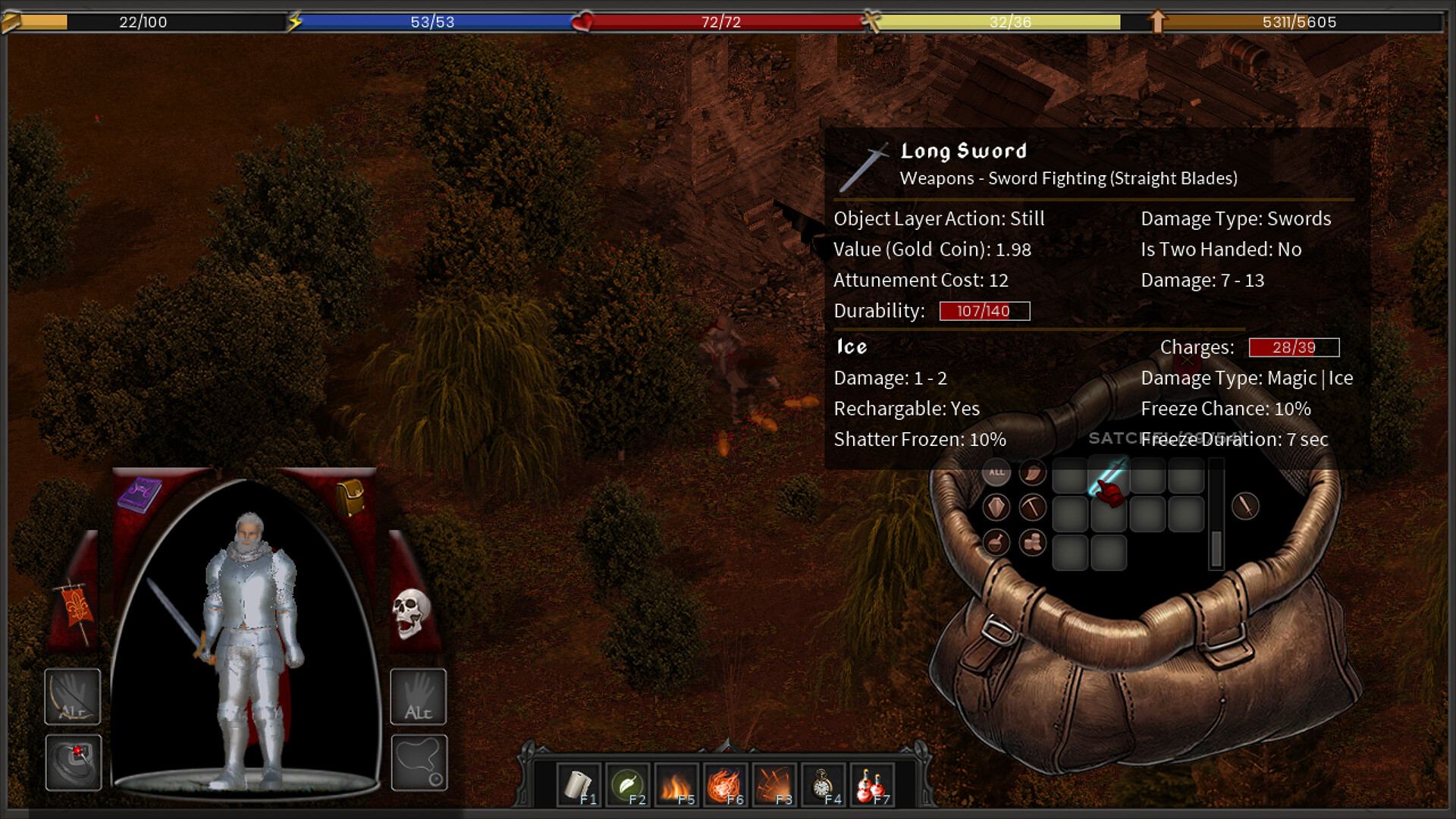Open the gem filter in the satchel

tap(996, 507)
